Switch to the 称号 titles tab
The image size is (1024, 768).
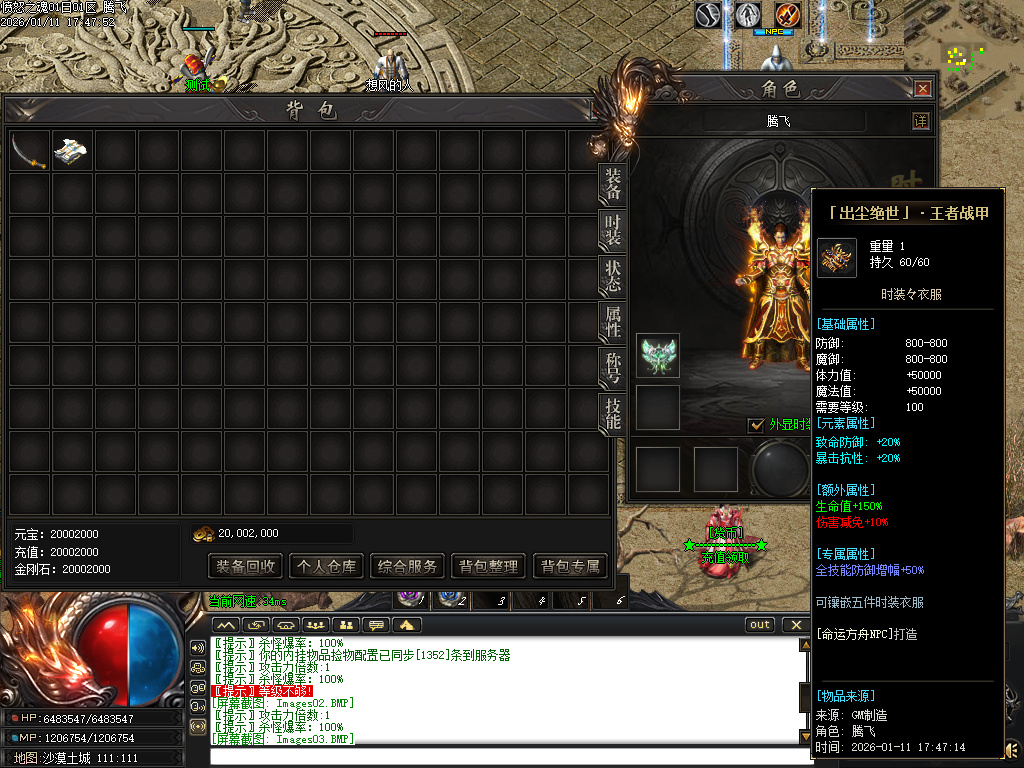(613, 368)
